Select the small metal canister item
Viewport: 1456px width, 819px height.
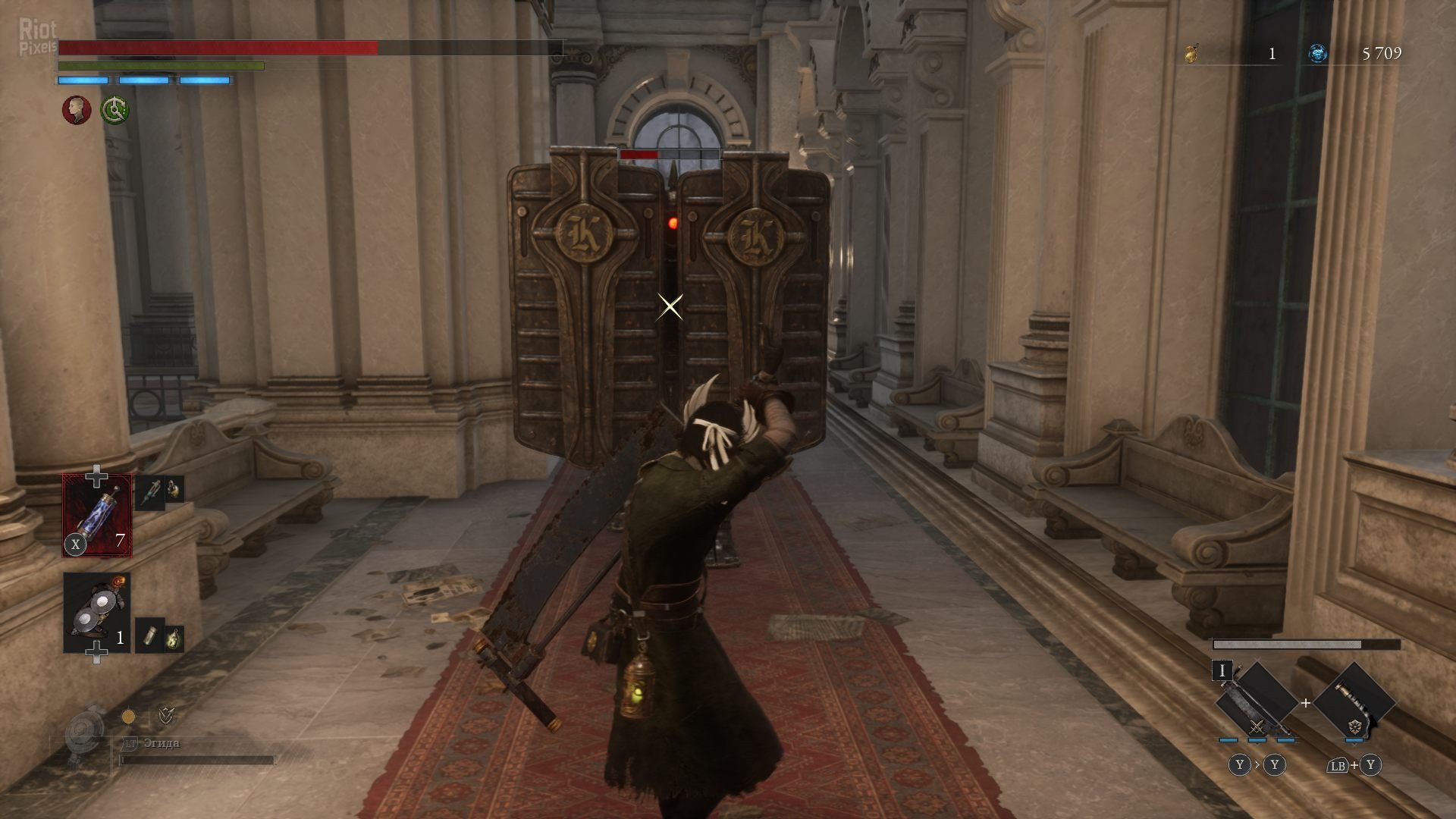click(150, 634)
